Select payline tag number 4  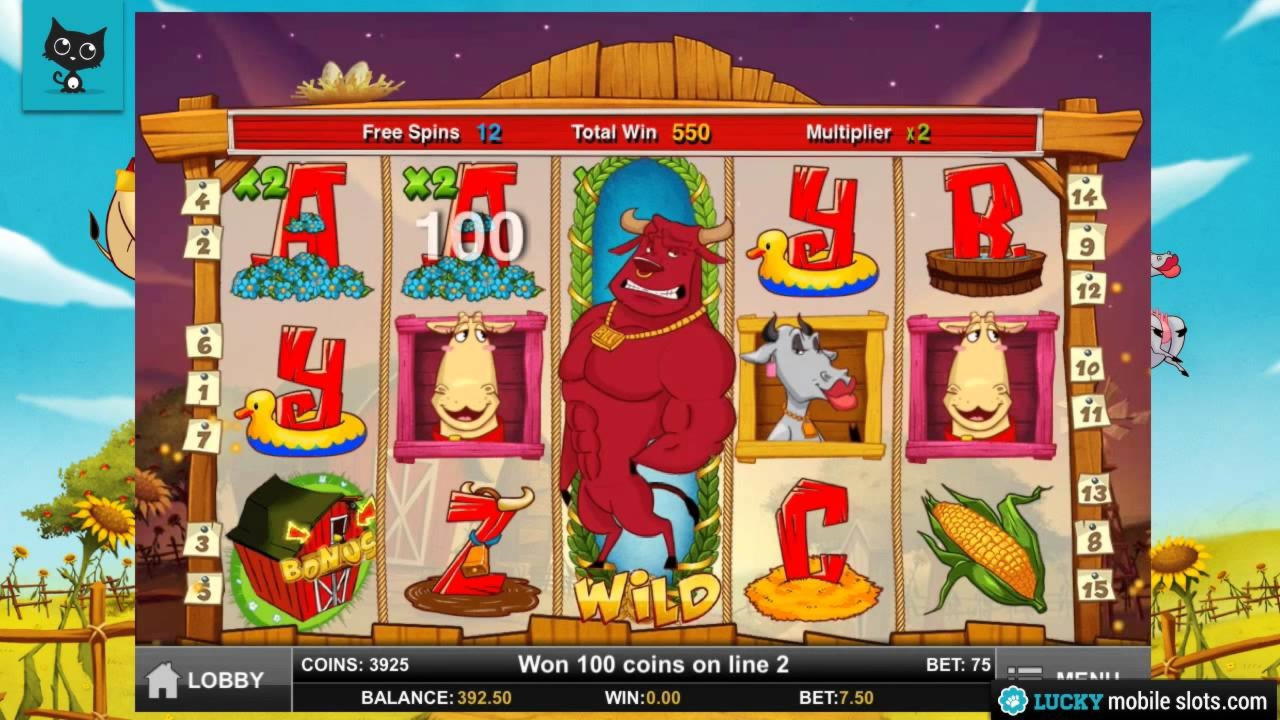[x=201, y=197]
